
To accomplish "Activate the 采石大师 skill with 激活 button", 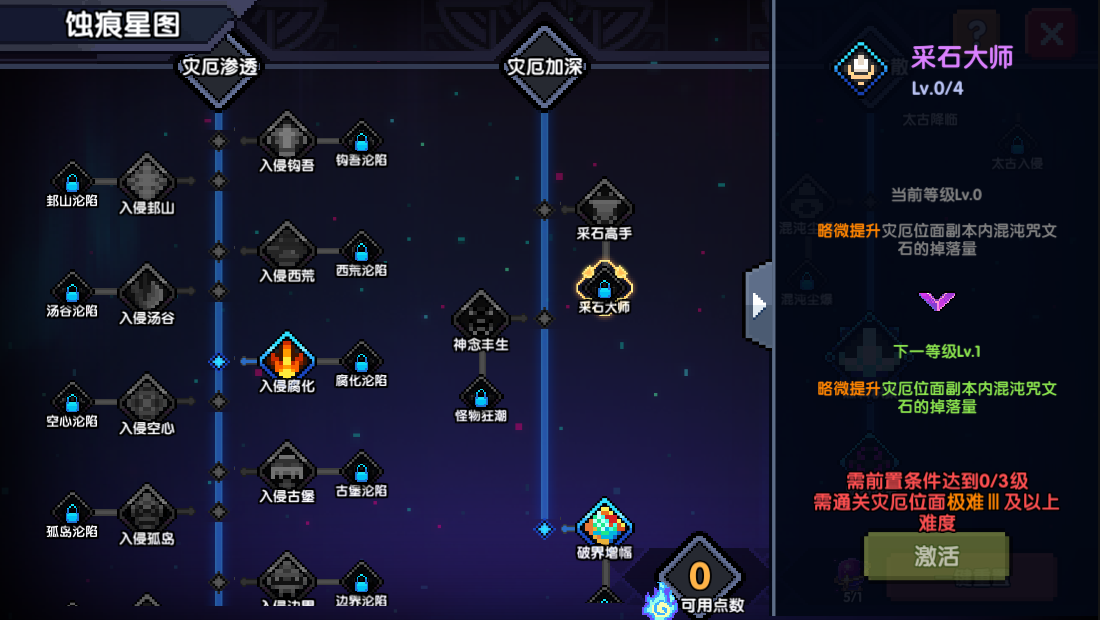I will pos(936,557).
